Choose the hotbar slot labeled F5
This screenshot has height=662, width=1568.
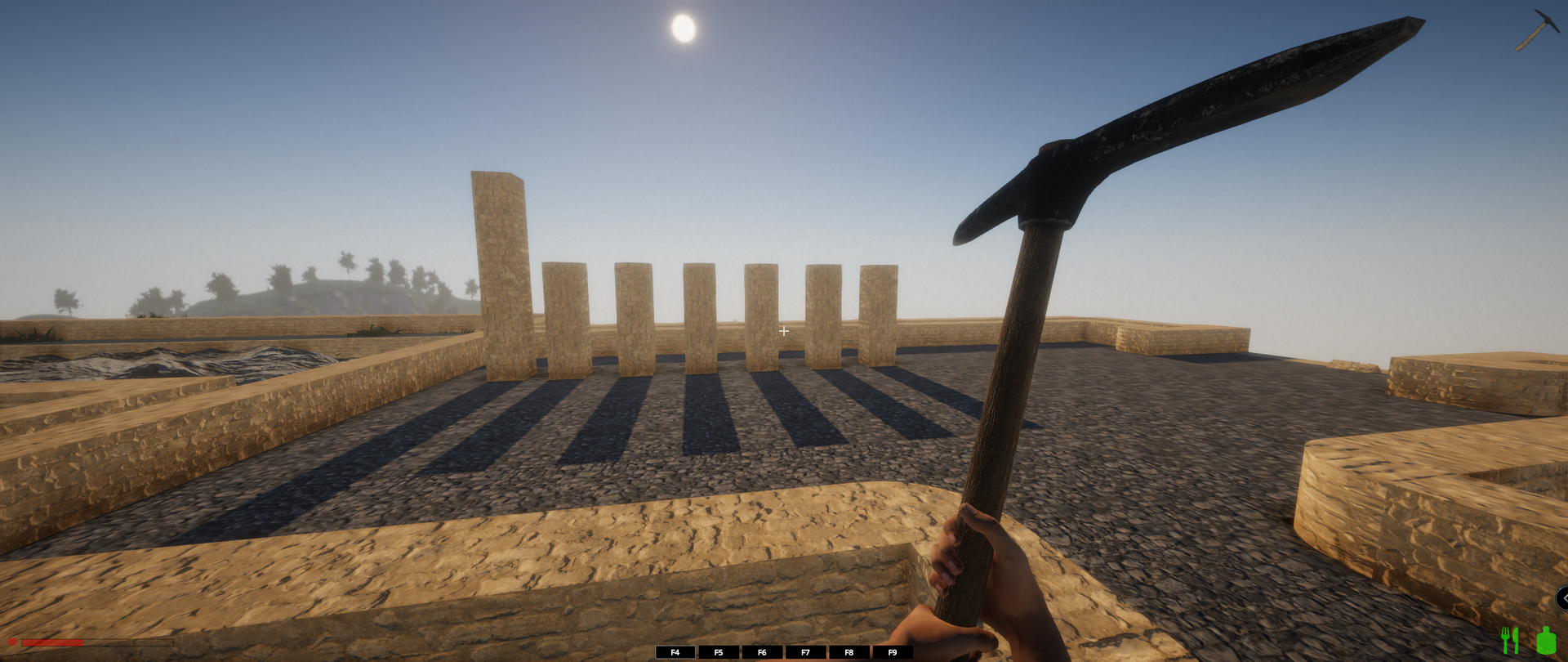point(719,652)
